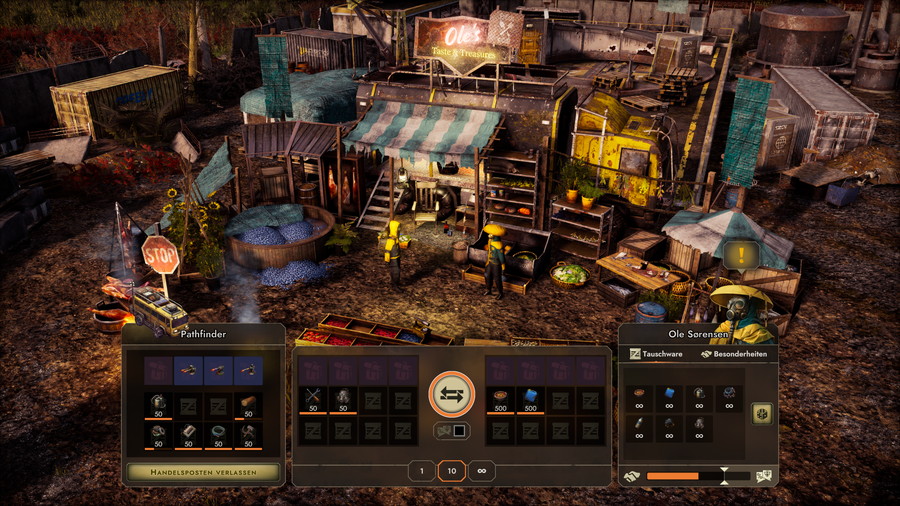Pick the coiled hose in Pathfinder inventory
The image size is (900, 506).
pyautogui.click(x=218, y=431)
